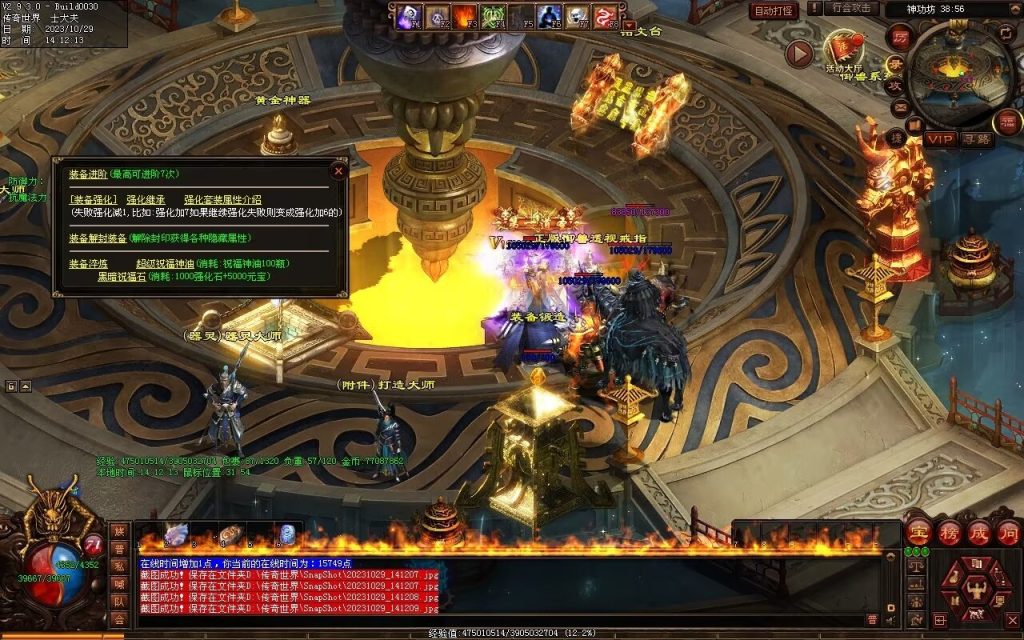1024x640 pixels.
Task: Close the equipment enhancement dialog
Action: click(338, 171)
